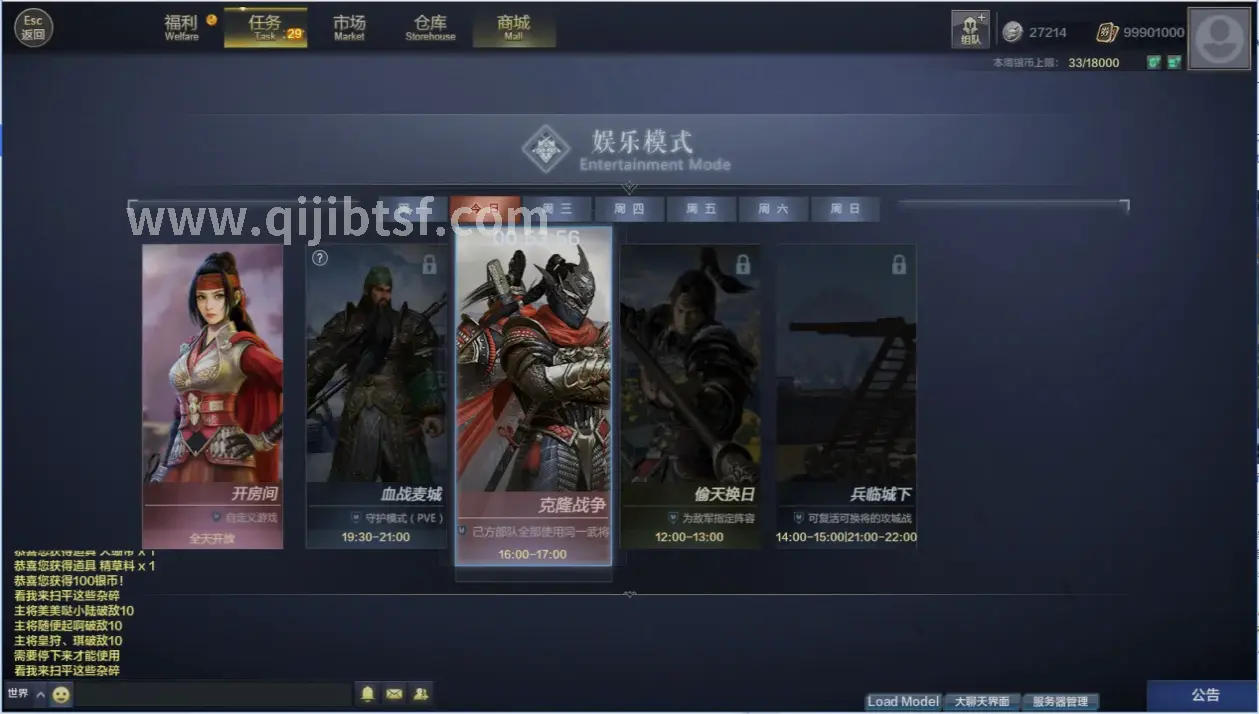
Task: Go to the 仓库 Storehouse tab
Action: coord(430,27)
